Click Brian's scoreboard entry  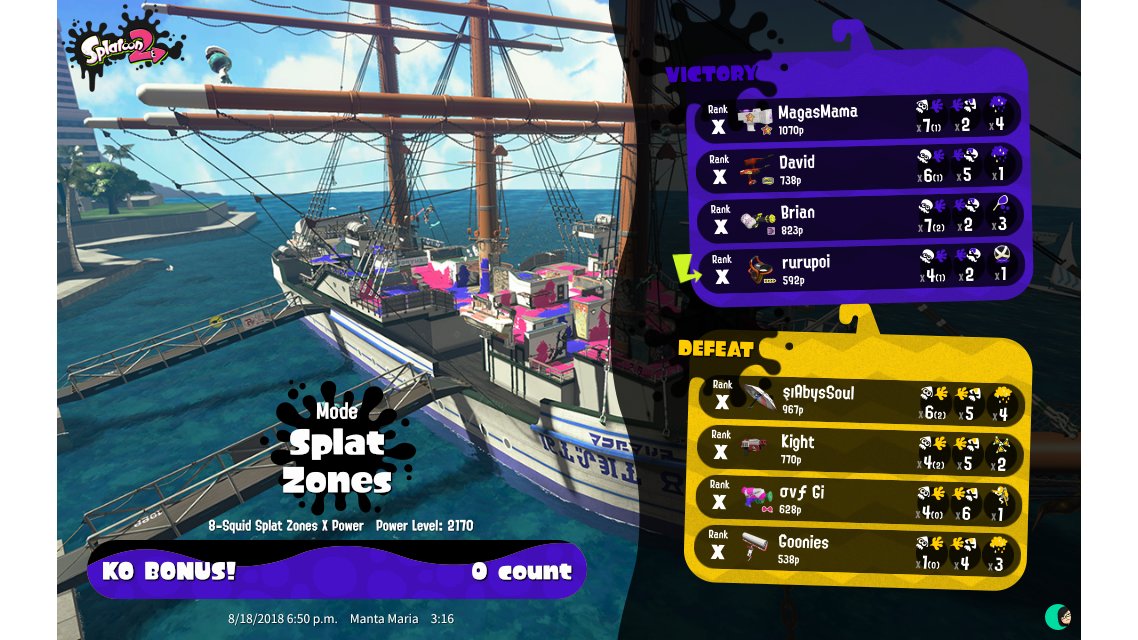coord(858,218)
